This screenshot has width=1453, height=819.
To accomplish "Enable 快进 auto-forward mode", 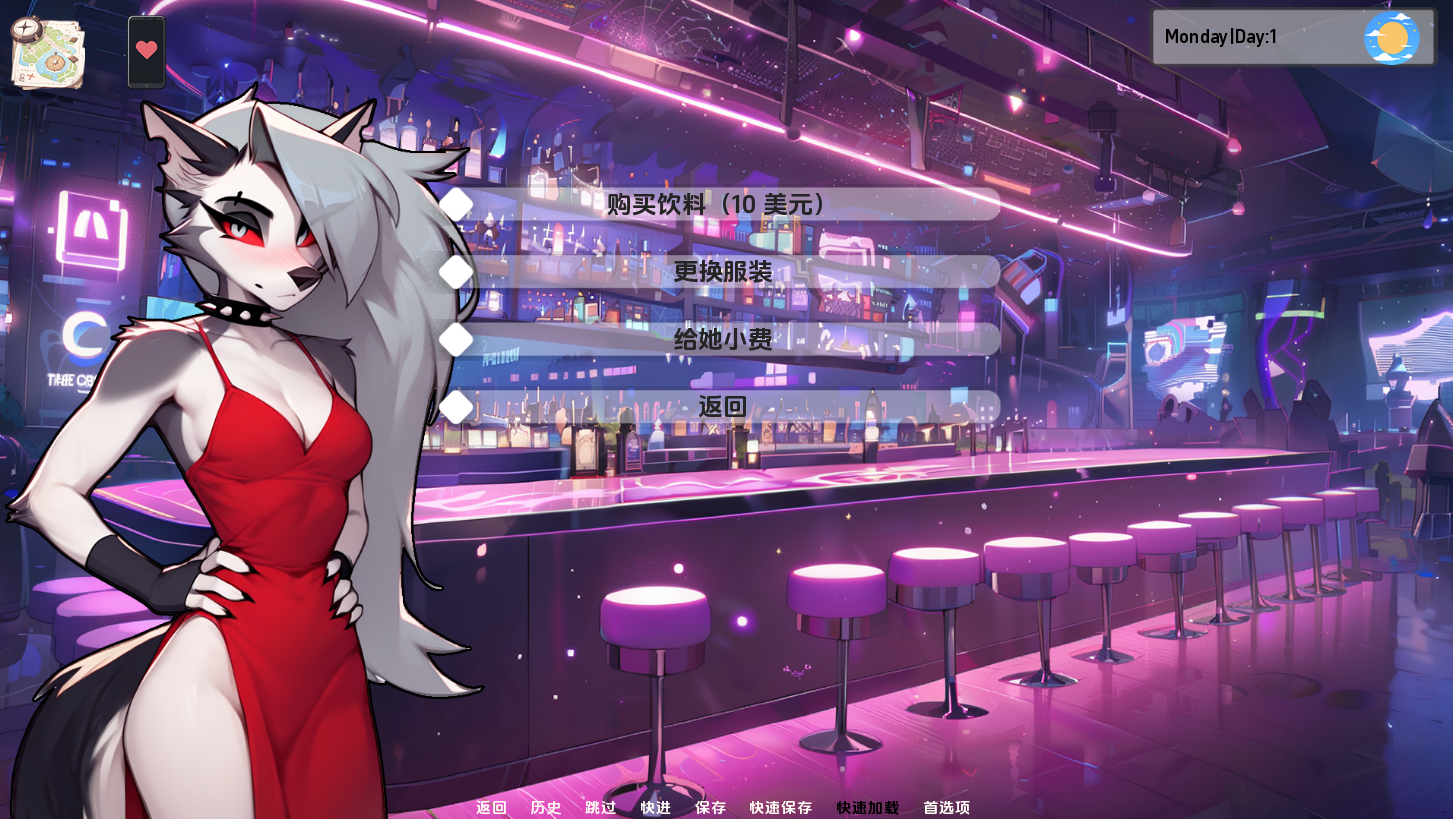I will pyautogui.click(x=655, y=807).
